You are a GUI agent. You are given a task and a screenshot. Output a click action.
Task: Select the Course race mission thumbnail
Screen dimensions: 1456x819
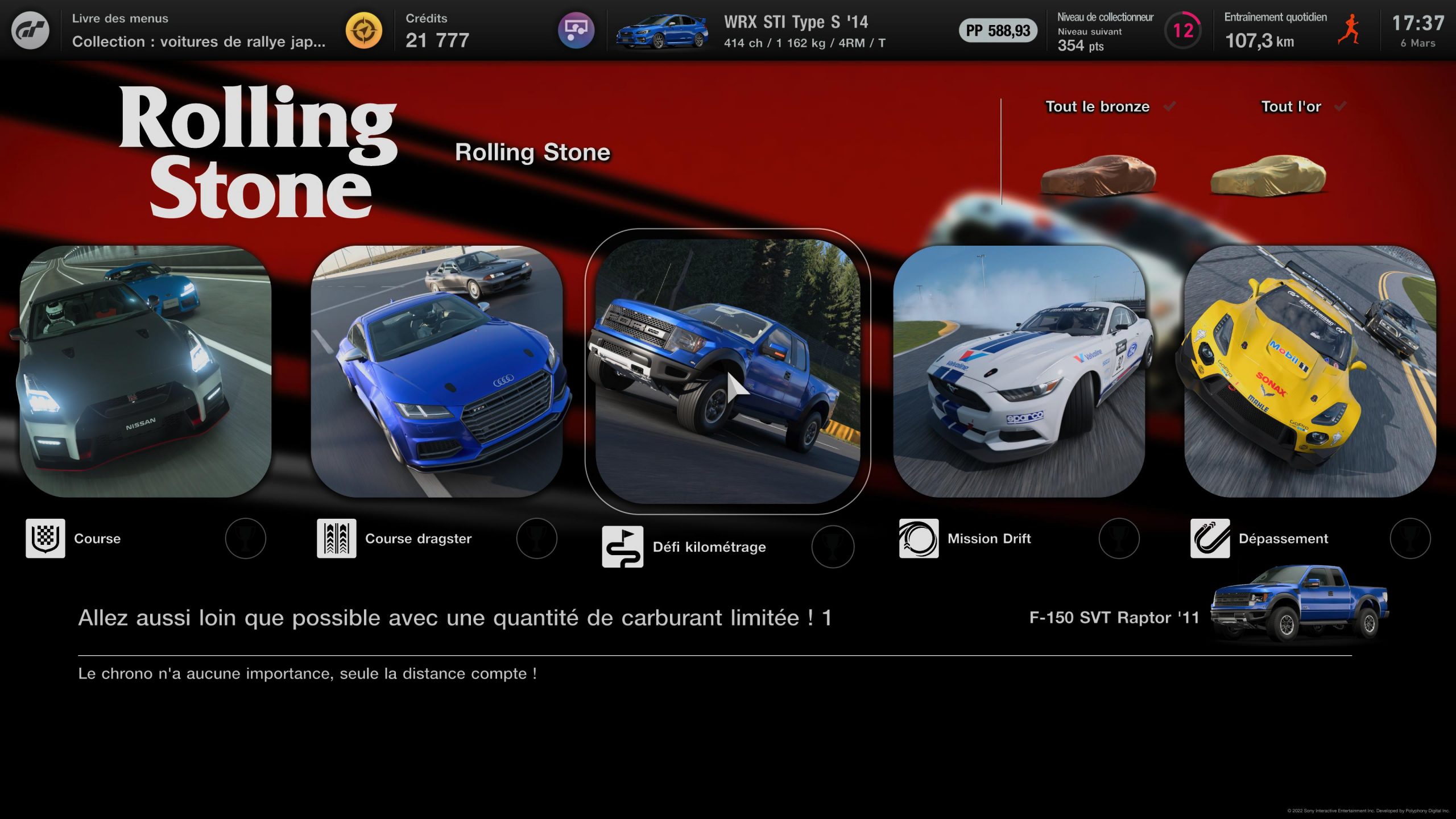pyautogui.click(x=146, y=371)
